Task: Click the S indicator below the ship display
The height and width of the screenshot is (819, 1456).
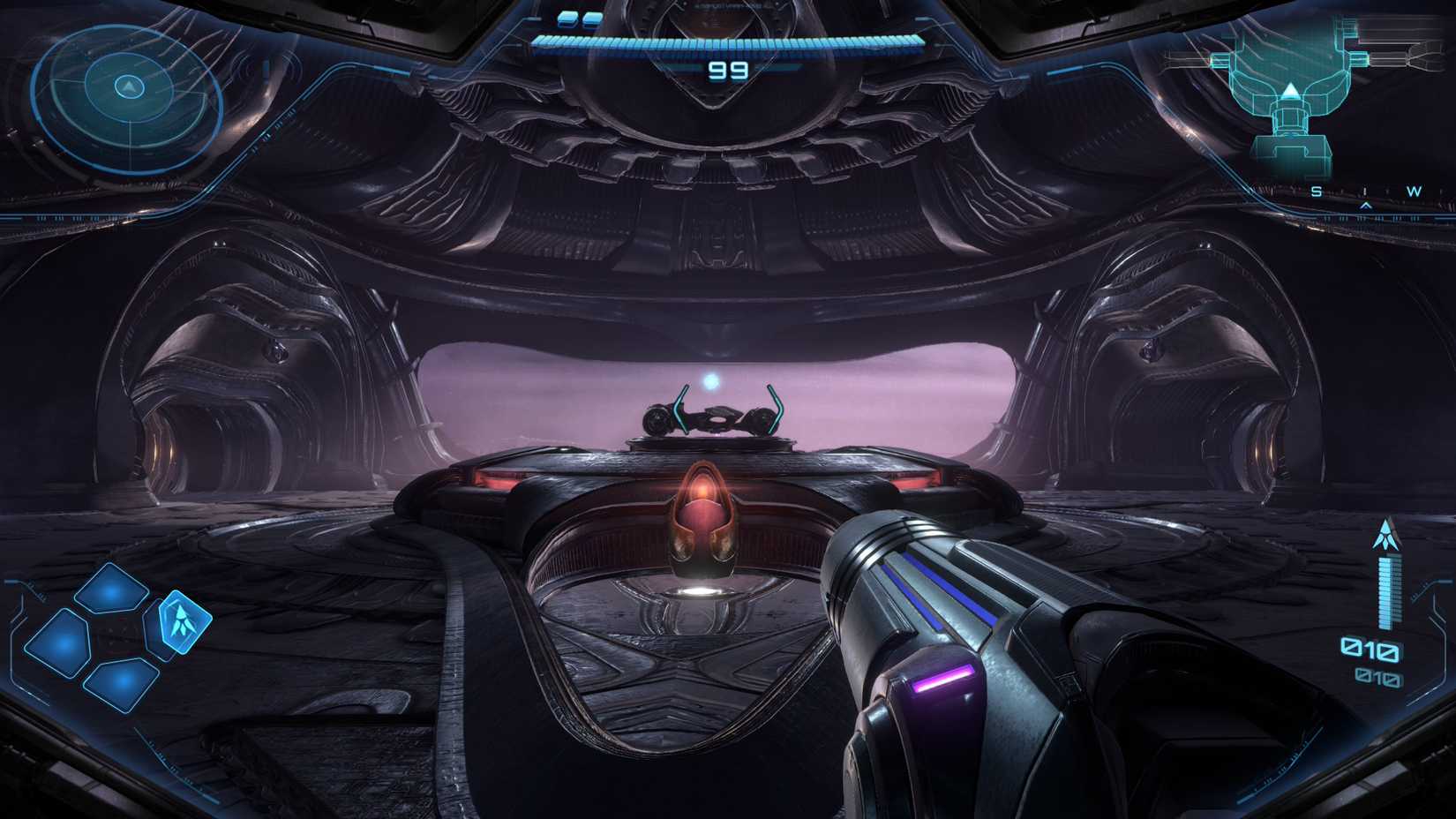Action: pos(1316,191)
